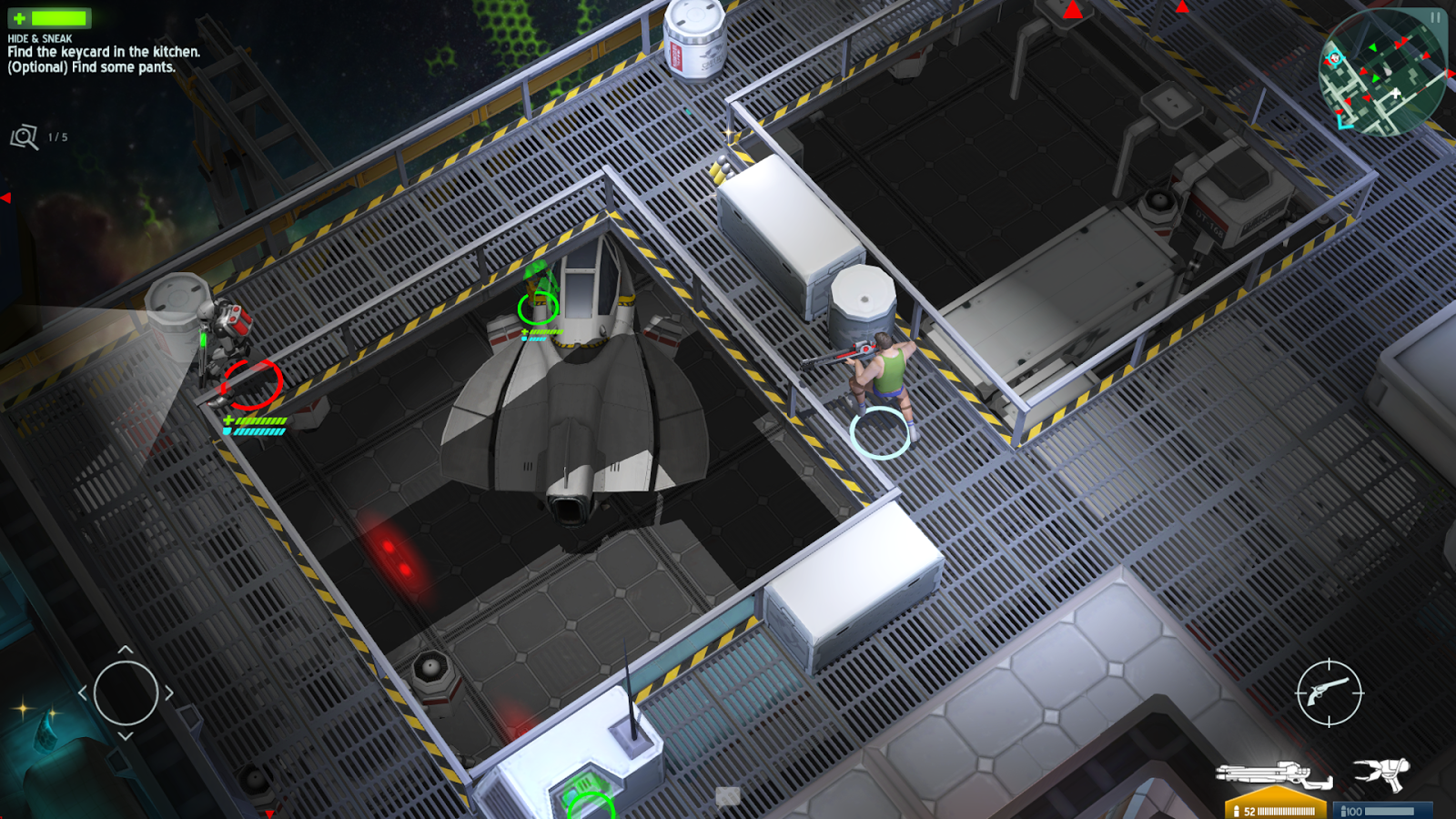Click the optional pants objective line
Screen dimensions: 1456x819
tap(91, 66)
